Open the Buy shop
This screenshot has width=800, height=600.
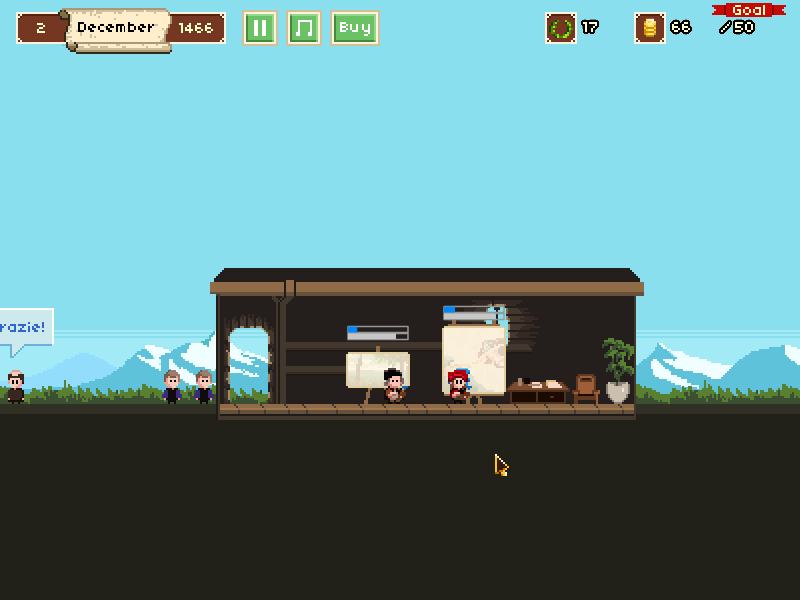pos(355,28)
